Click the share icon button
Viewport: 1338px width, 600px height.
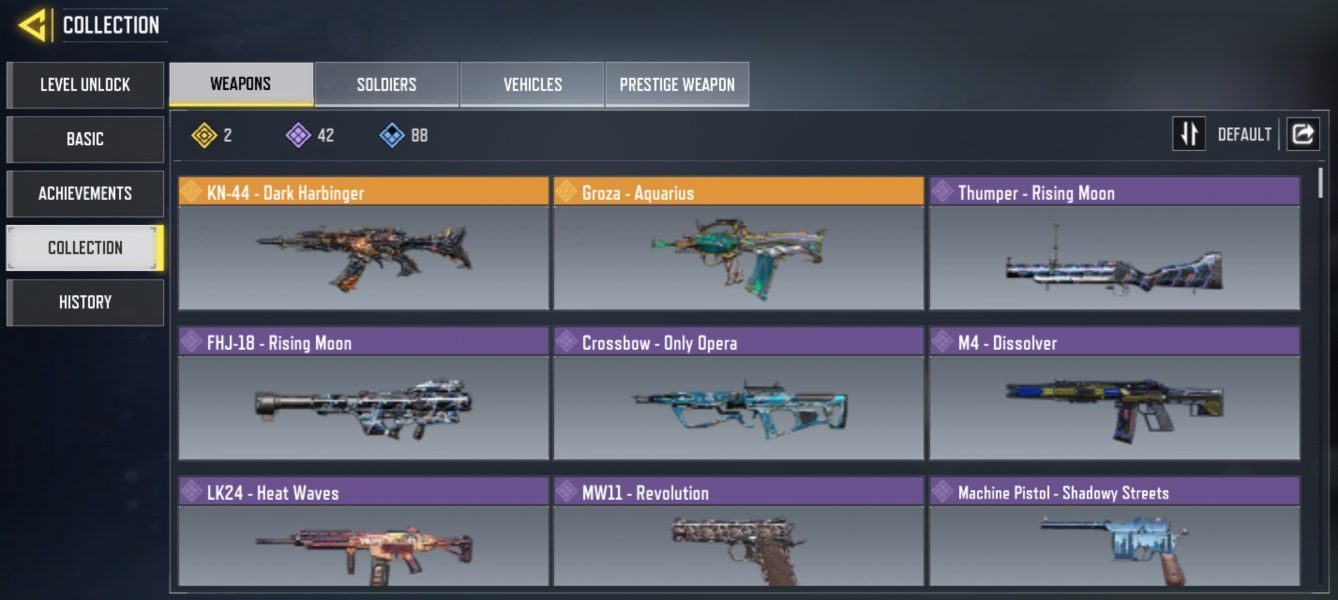1302,134
